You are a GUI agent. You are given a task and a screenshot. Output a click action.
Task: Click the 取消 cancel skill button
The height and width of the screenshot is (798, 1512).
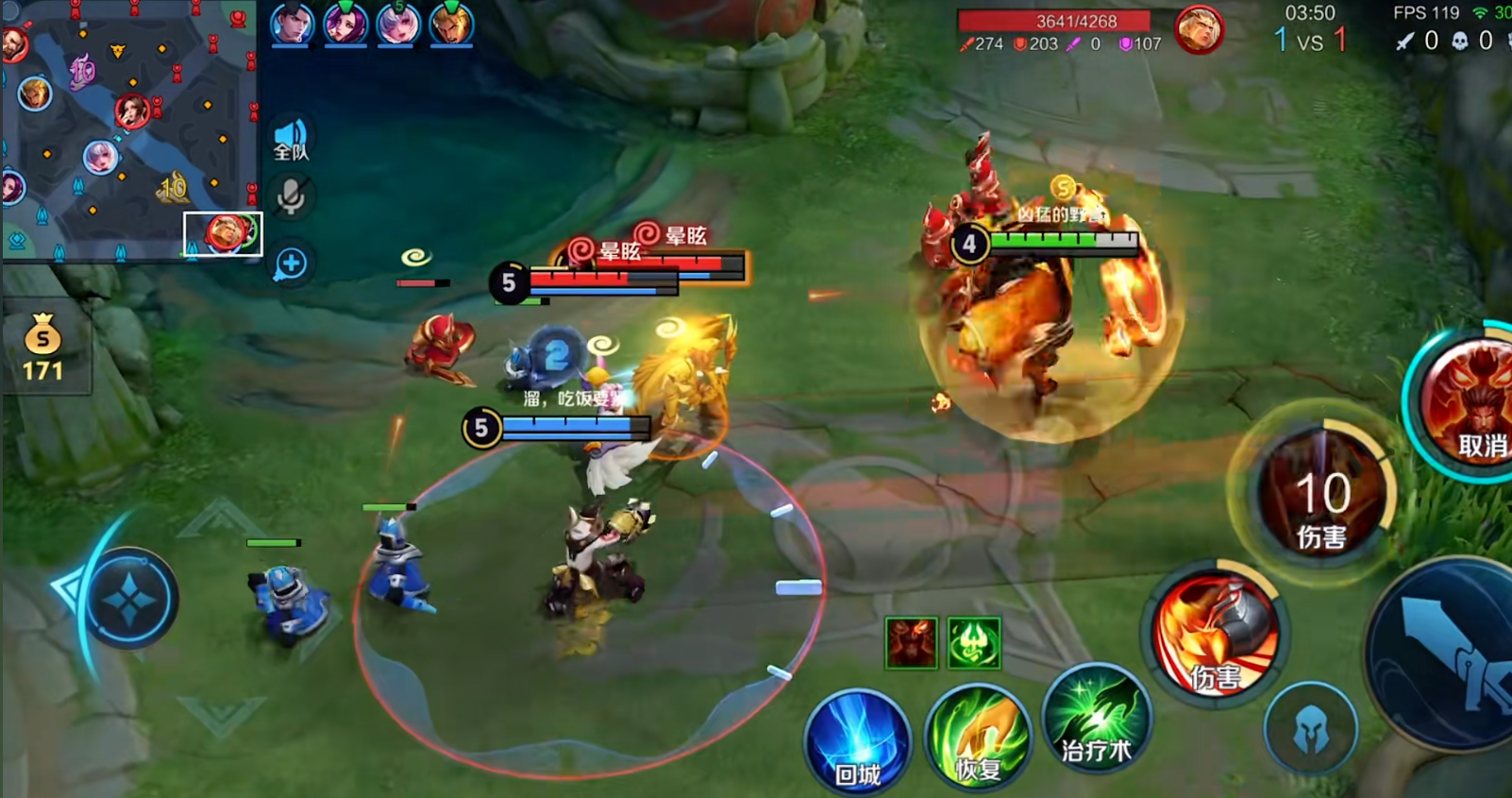point(1470,403)
